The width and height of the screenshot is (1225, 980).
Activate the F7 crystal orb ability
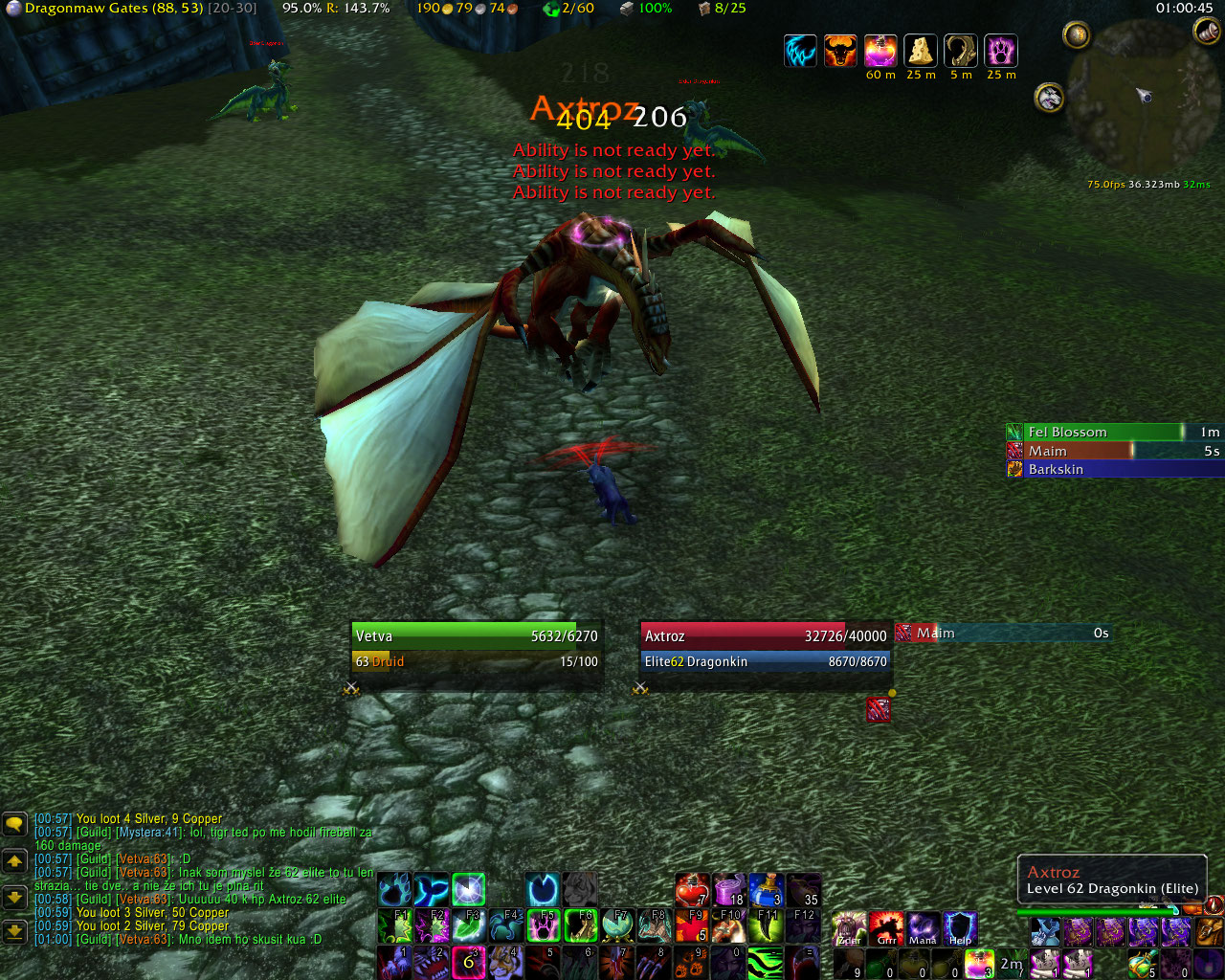(617, 927)
